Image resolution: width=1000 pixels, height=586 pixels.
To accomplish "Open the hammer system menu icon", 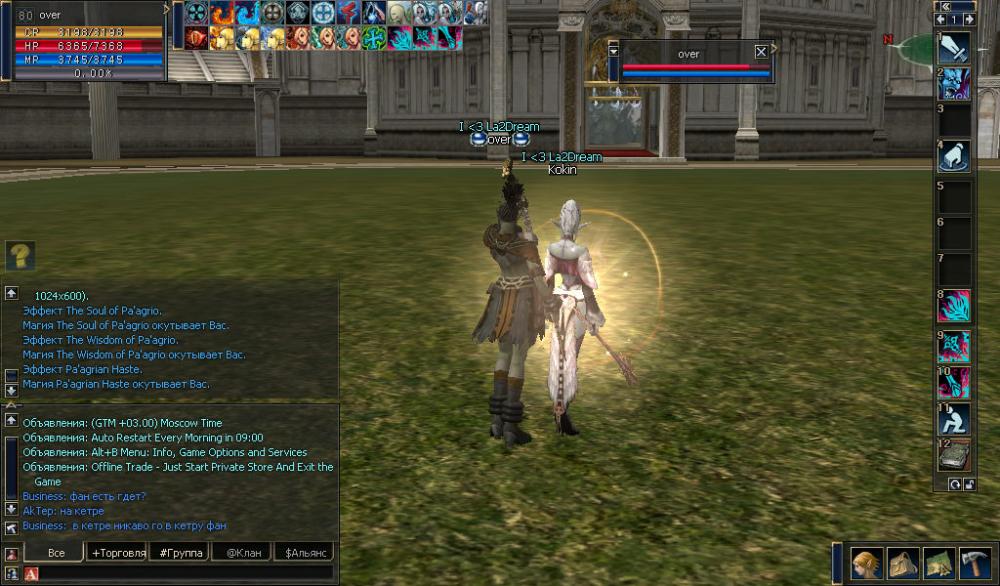I will point(974,563).
